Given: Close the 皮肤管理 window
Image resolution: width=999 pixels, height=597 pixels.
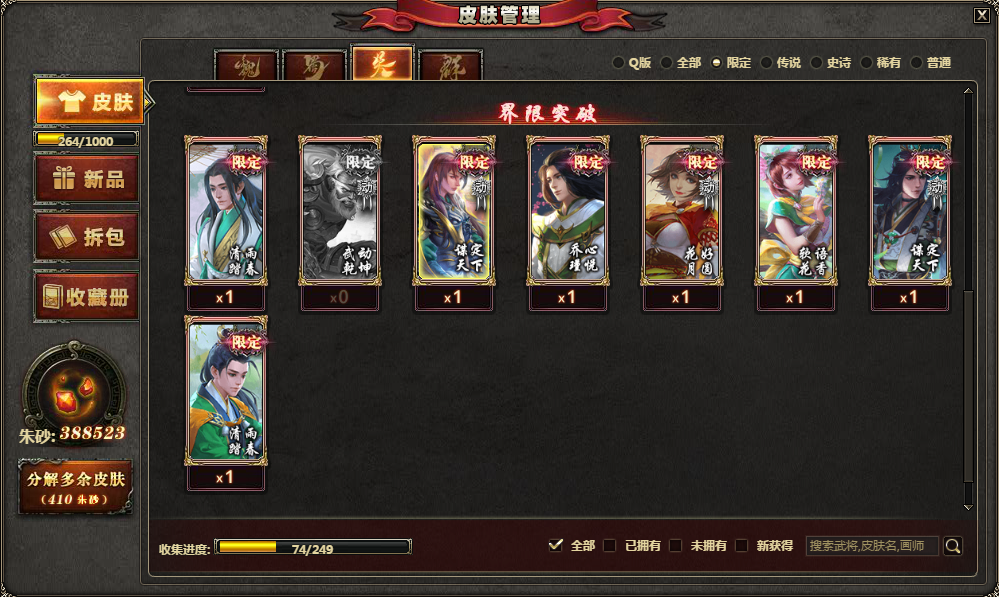Looking at the screenshot, I should click(981, 14).
